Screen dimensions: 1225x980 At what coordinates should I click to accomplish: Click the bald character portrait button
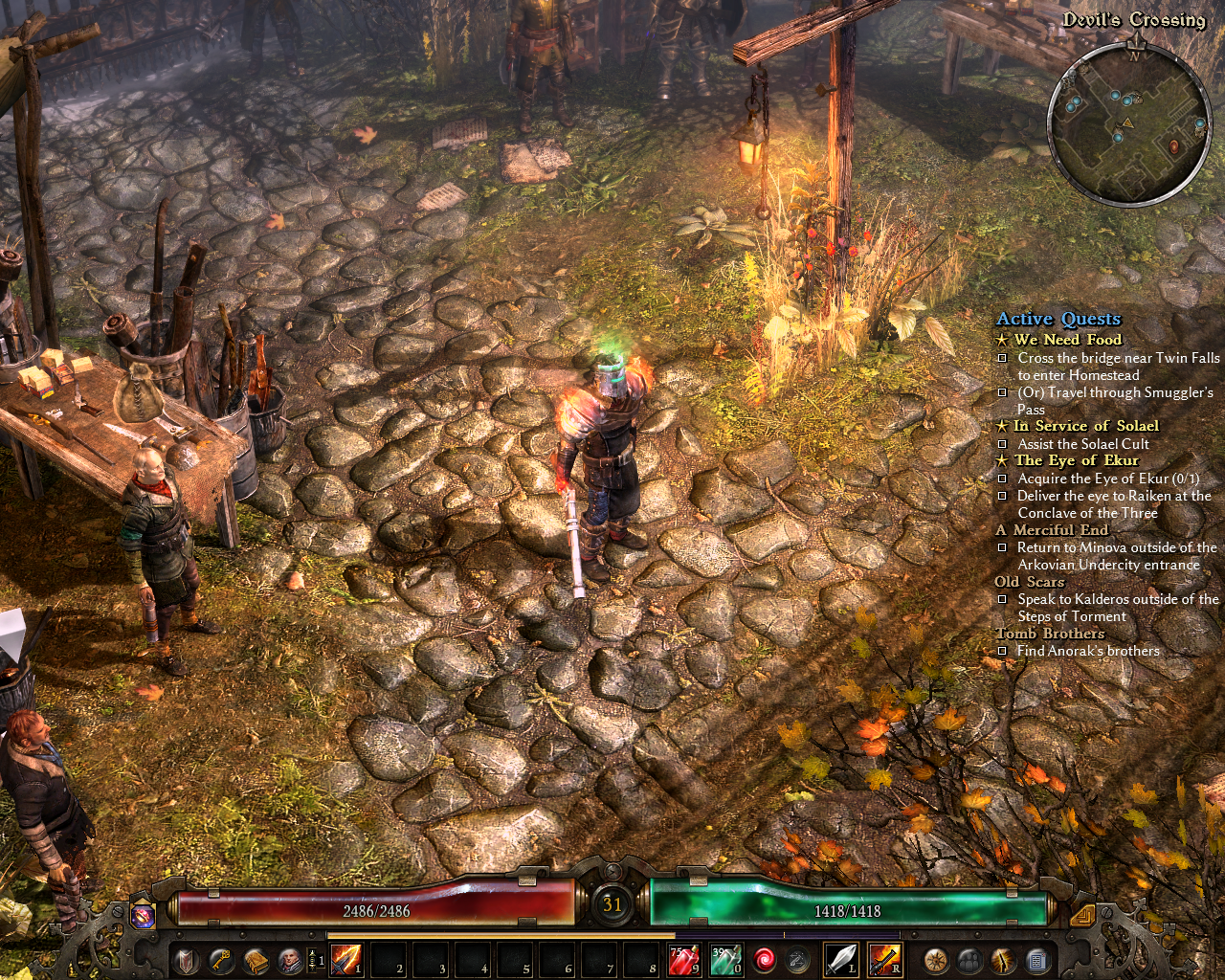pyautogui.click(x=289, y=960)
